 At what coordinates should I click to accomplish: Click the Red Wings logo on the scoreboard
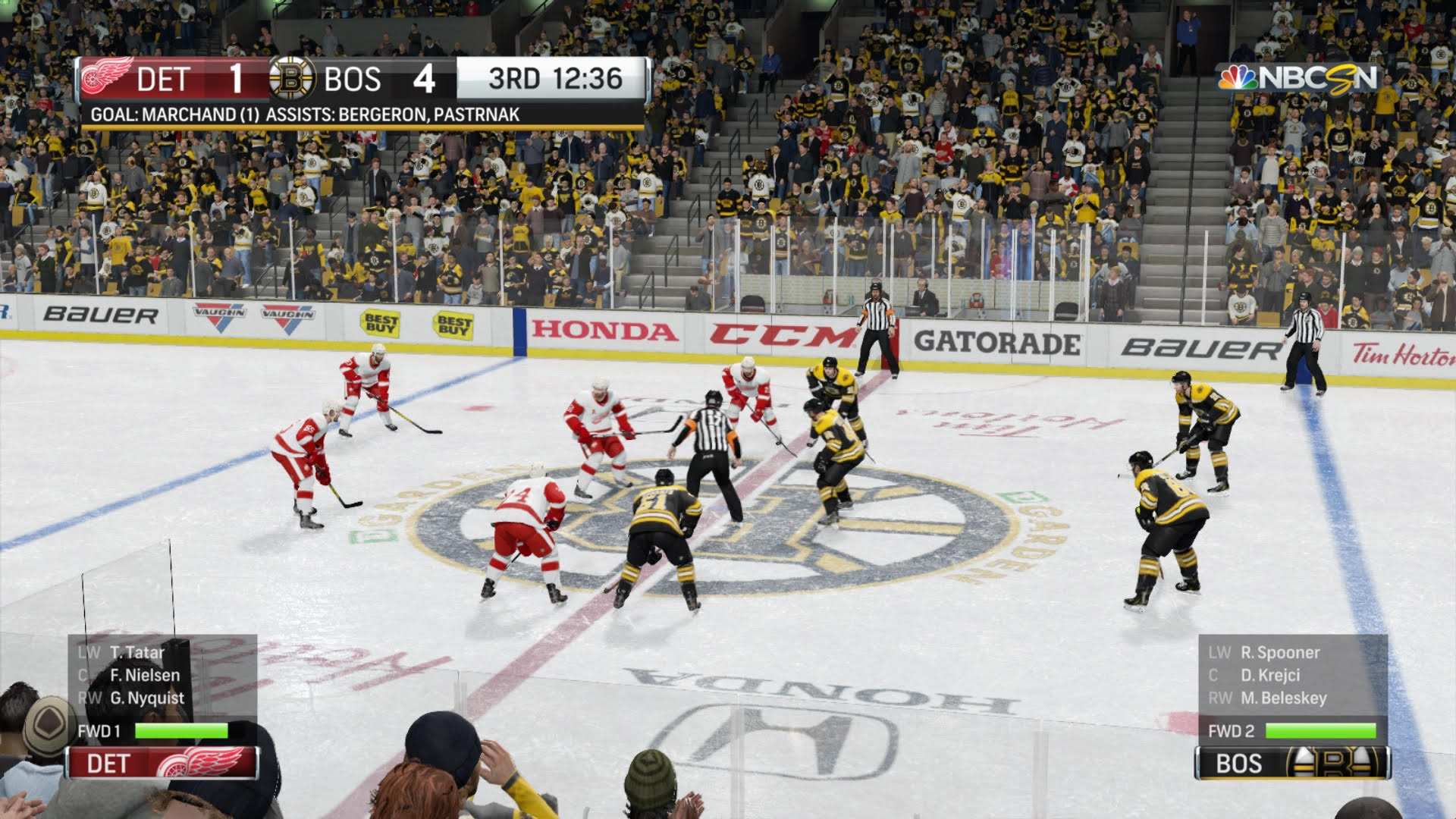pyautogui.click(x=107, y=77)
